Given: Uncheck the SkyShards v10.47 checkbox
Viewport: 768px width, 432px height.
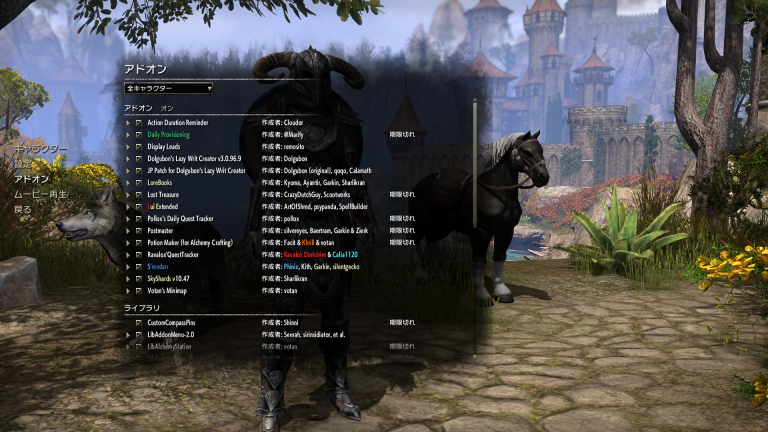Looking at the screenshot, I should [x=139, y=279].
